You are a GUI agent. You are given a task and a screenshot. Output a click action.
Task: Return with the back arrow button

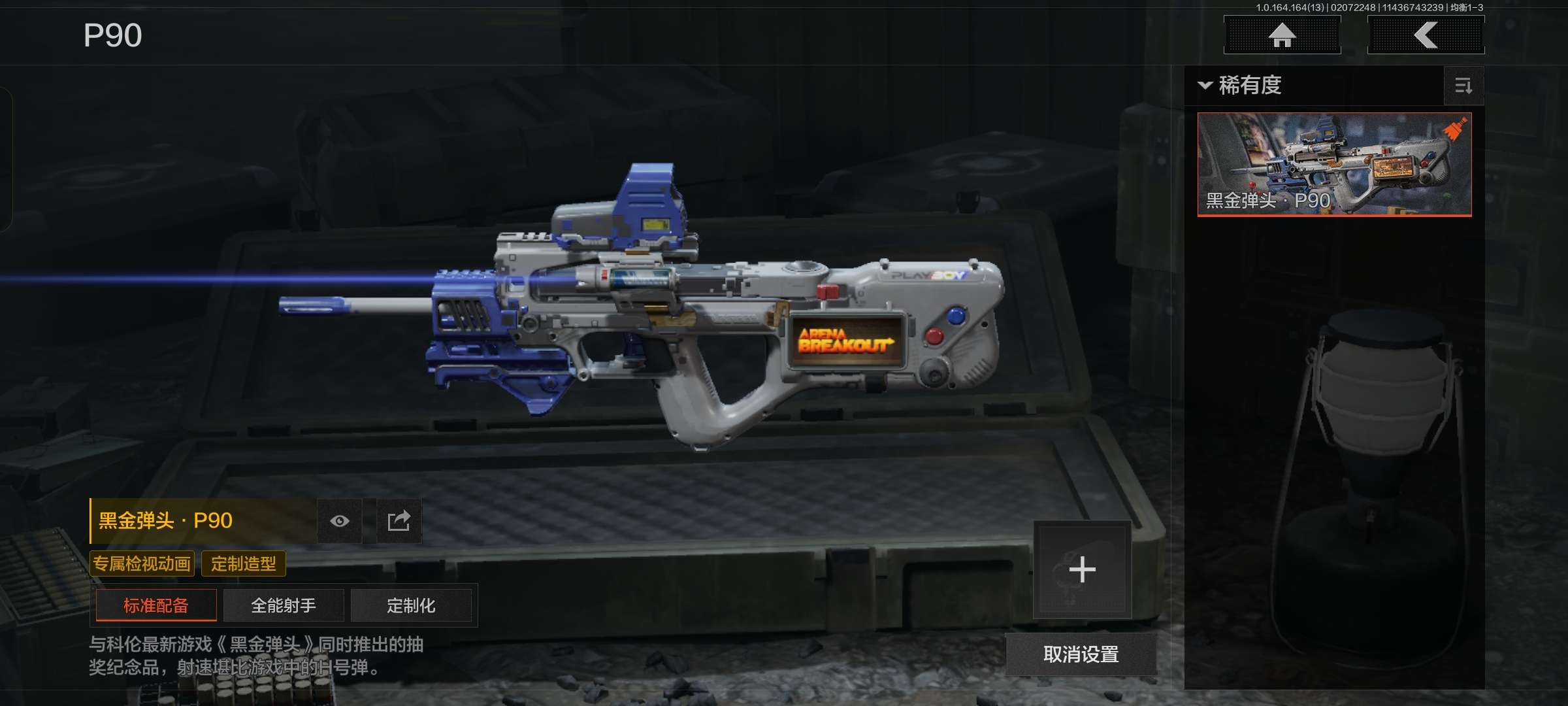[x=1426, y=35]
